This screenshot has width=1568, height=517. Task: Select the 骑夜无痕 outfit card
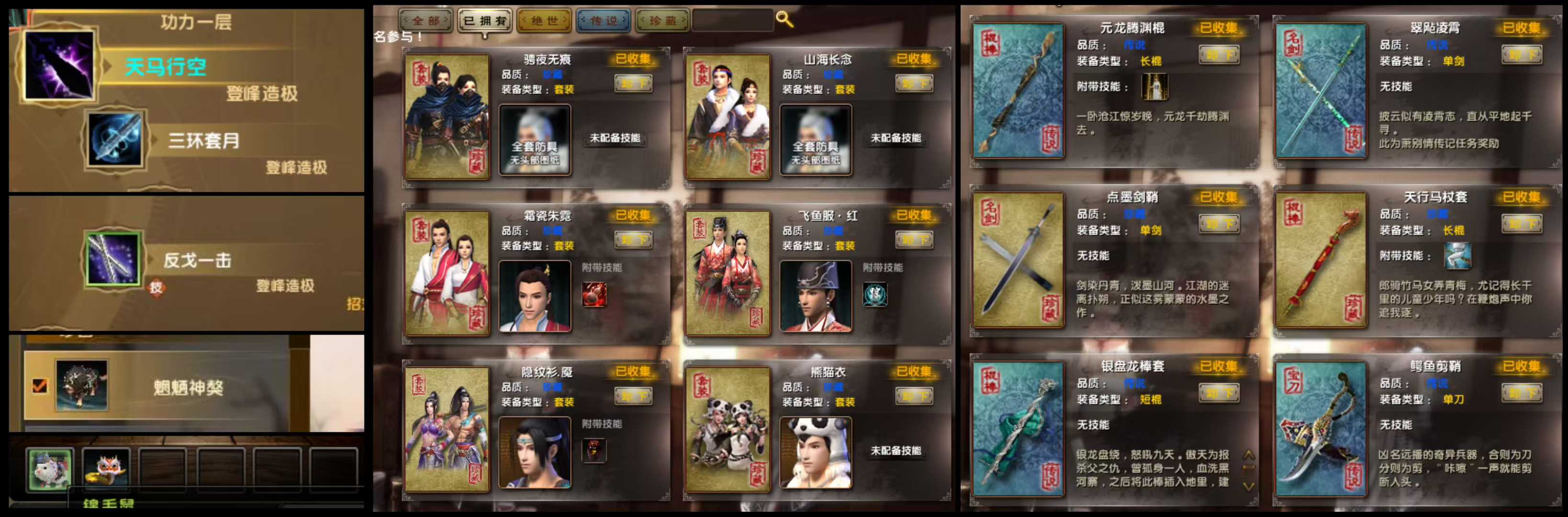[447, 117]
